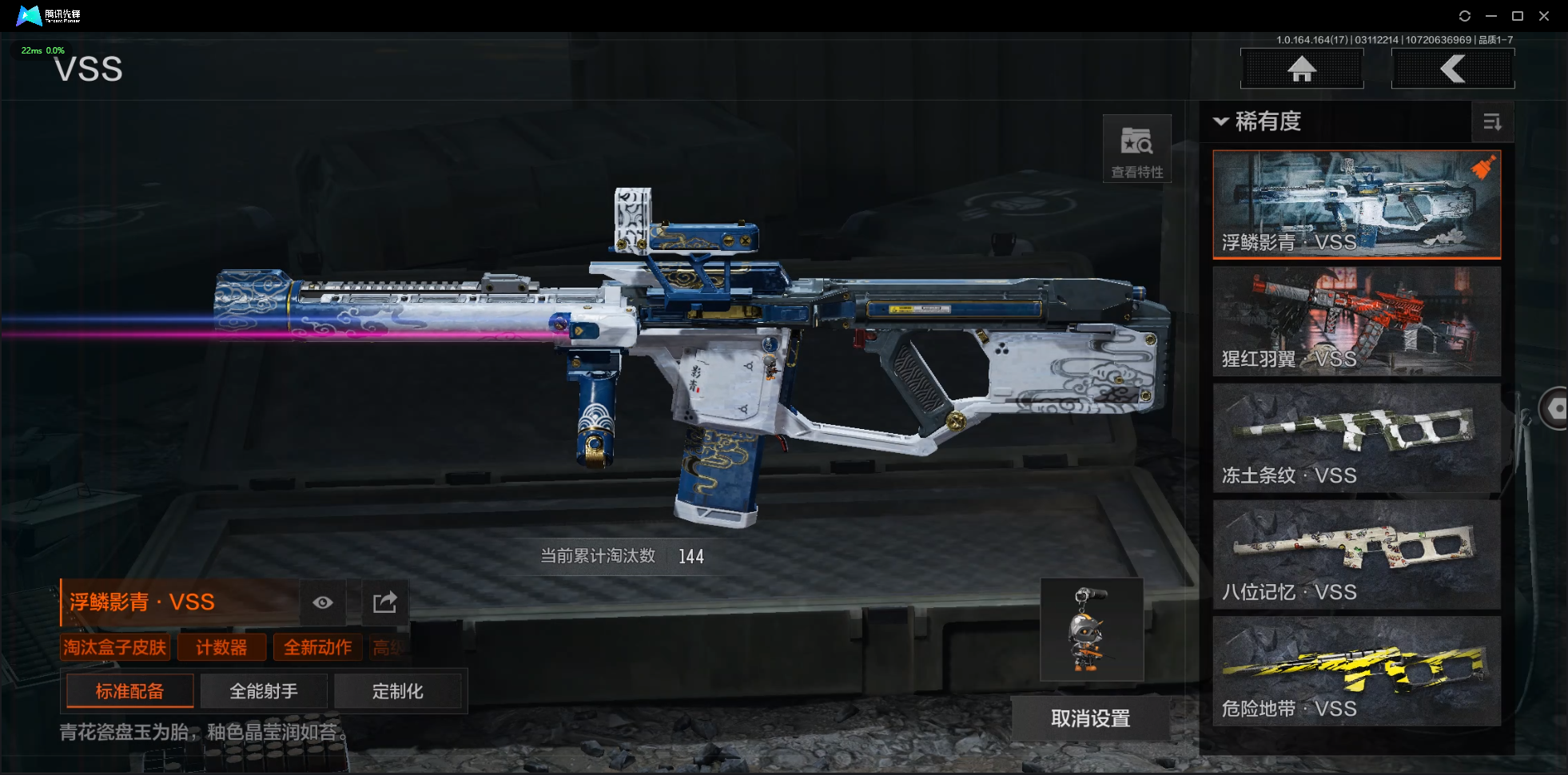Choose the 危险地带 · VSS skin
This screenshot has height=775, width=1568.
point(1356,671)
